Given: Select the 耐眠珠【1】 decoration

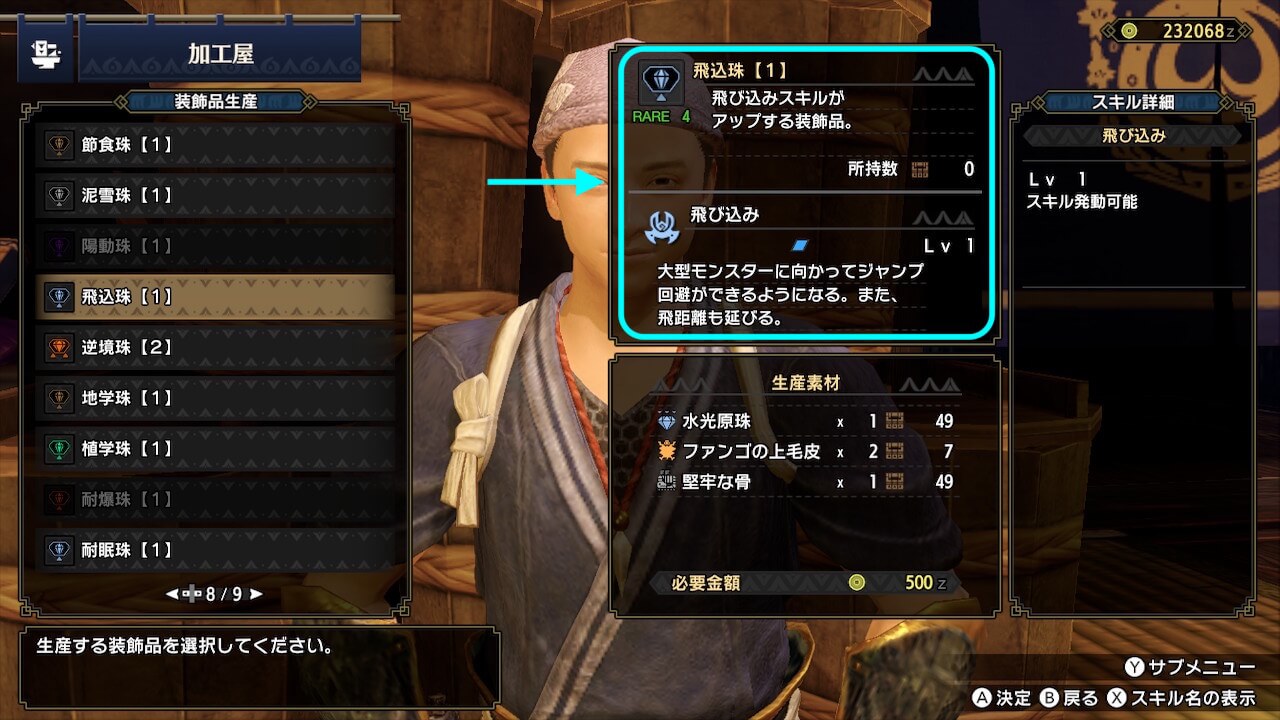Looking at the screenshot, I should (x=215, y=550).
